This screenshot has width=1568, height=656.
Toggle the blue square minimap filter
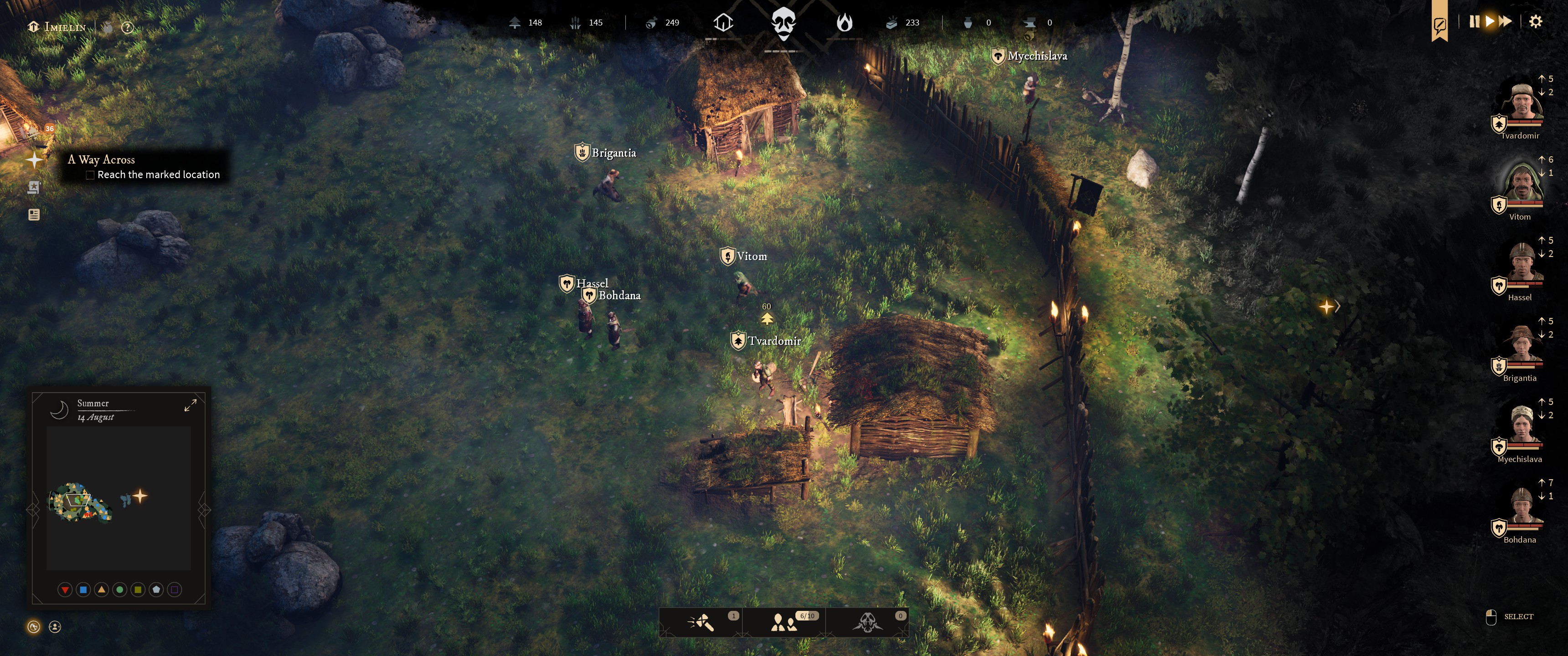click(x=83, y=589)
